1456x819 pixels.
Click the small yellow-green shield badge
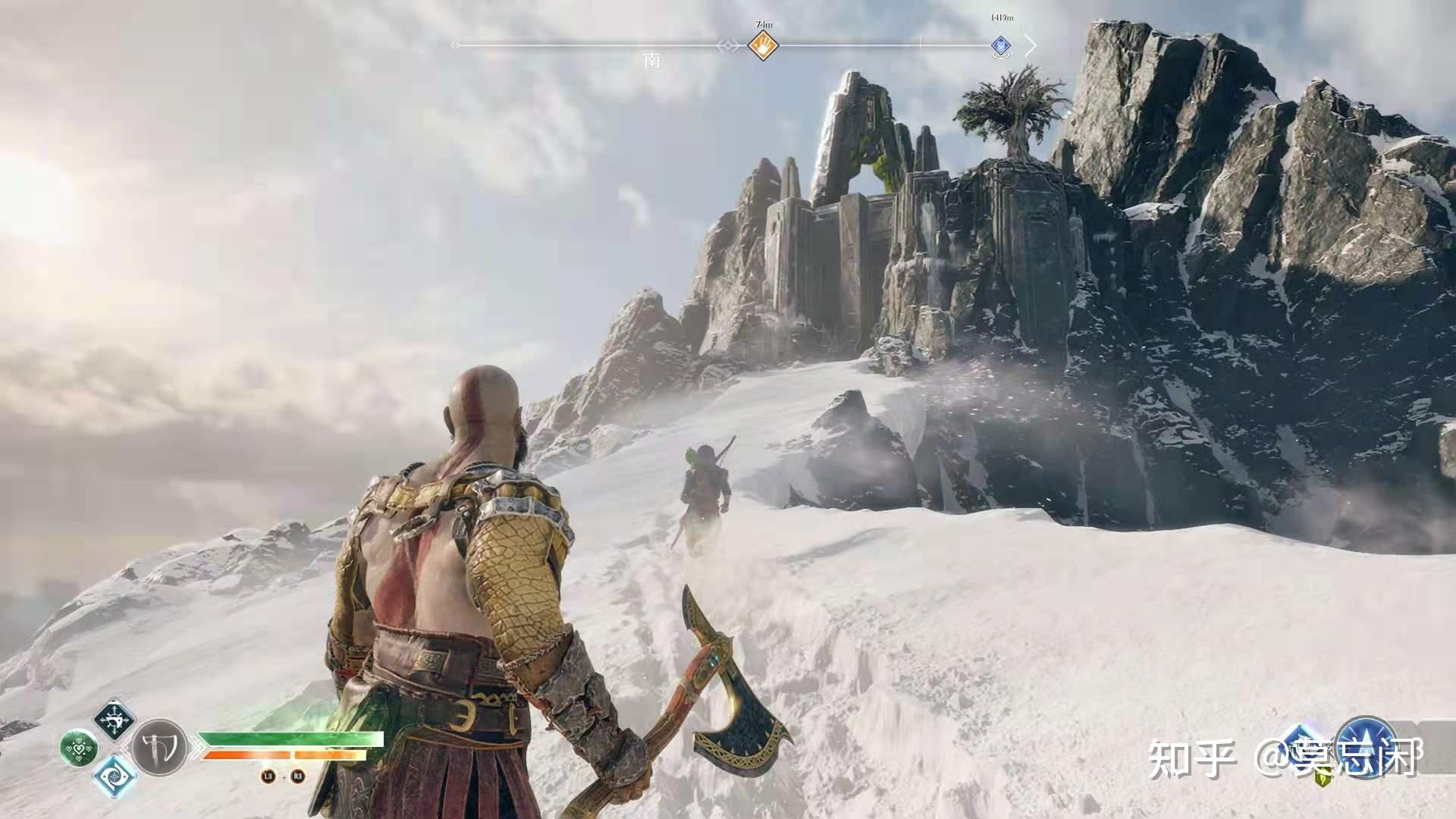click(x=1324, y=778)
